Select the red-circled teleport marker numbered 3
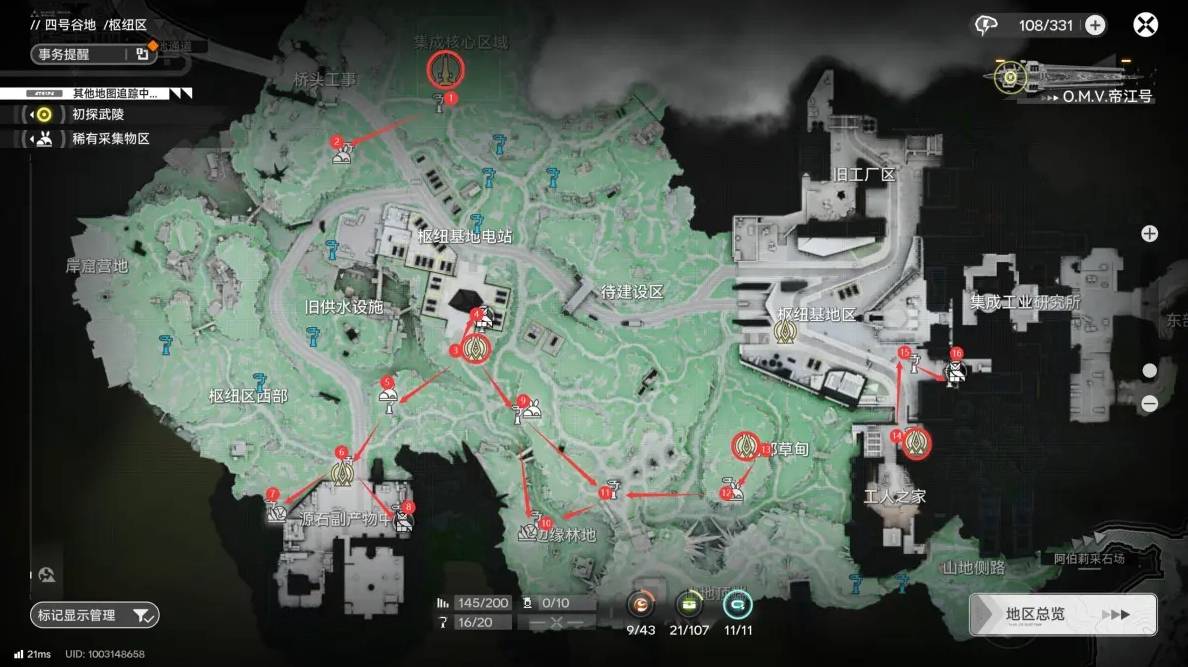1188x667 pixels. [476, 348]
